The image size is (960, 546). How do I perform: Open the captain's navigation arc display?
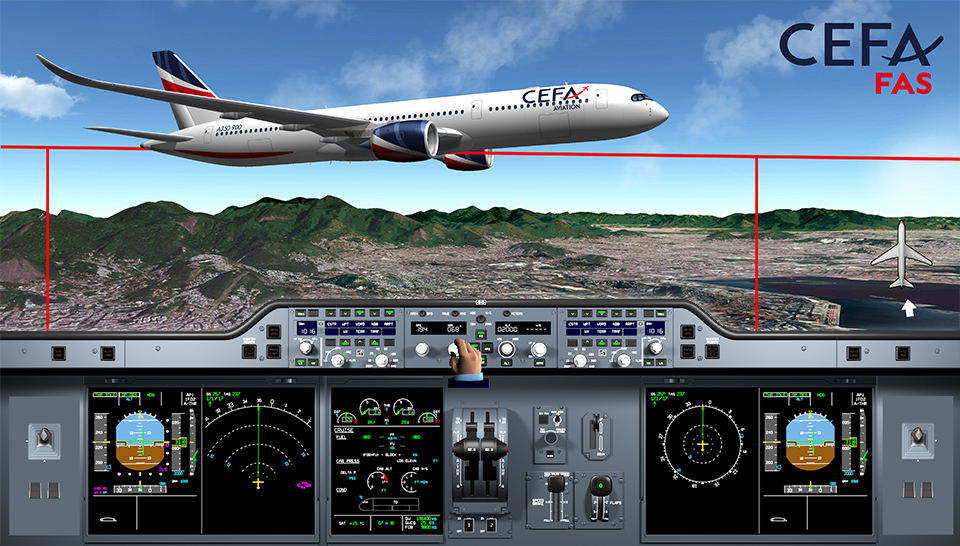[259, 456]
